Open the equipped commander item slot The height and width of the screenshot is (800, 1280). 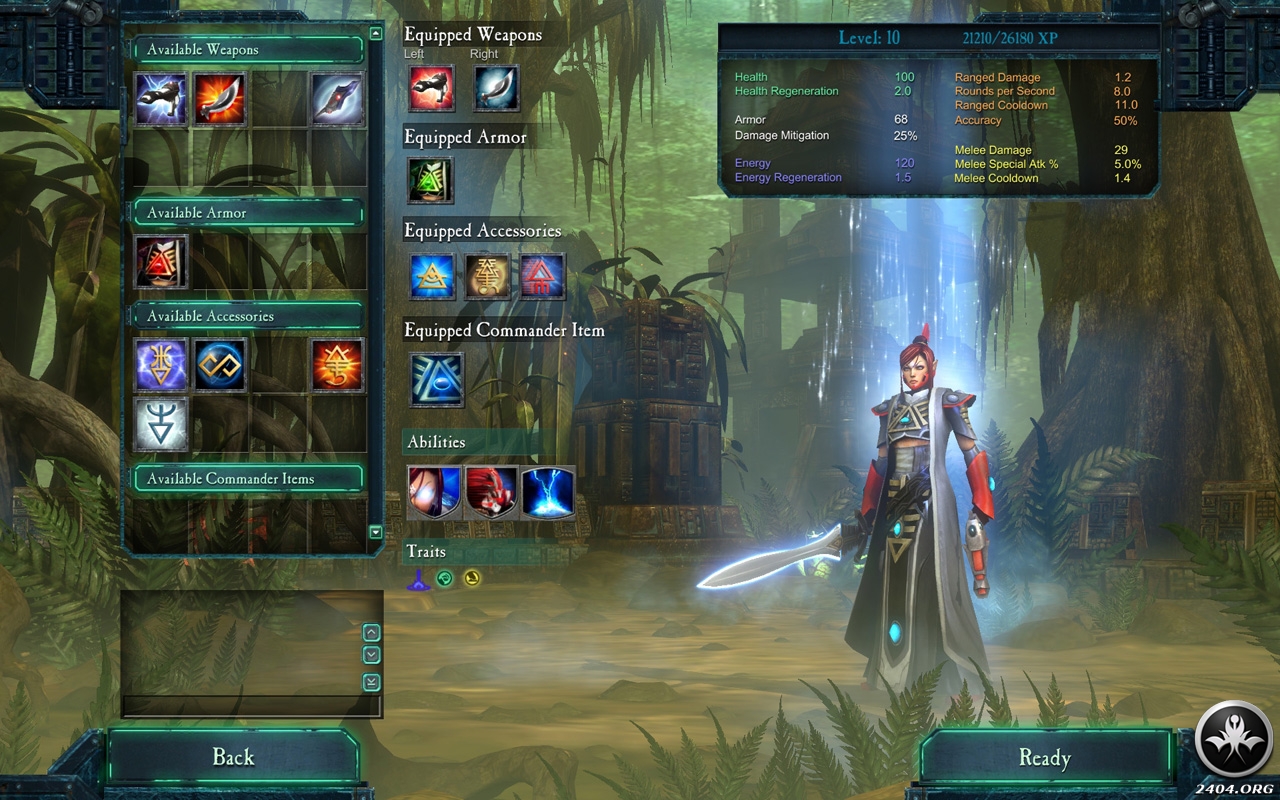pyautogui.click(x=437, y=380)
